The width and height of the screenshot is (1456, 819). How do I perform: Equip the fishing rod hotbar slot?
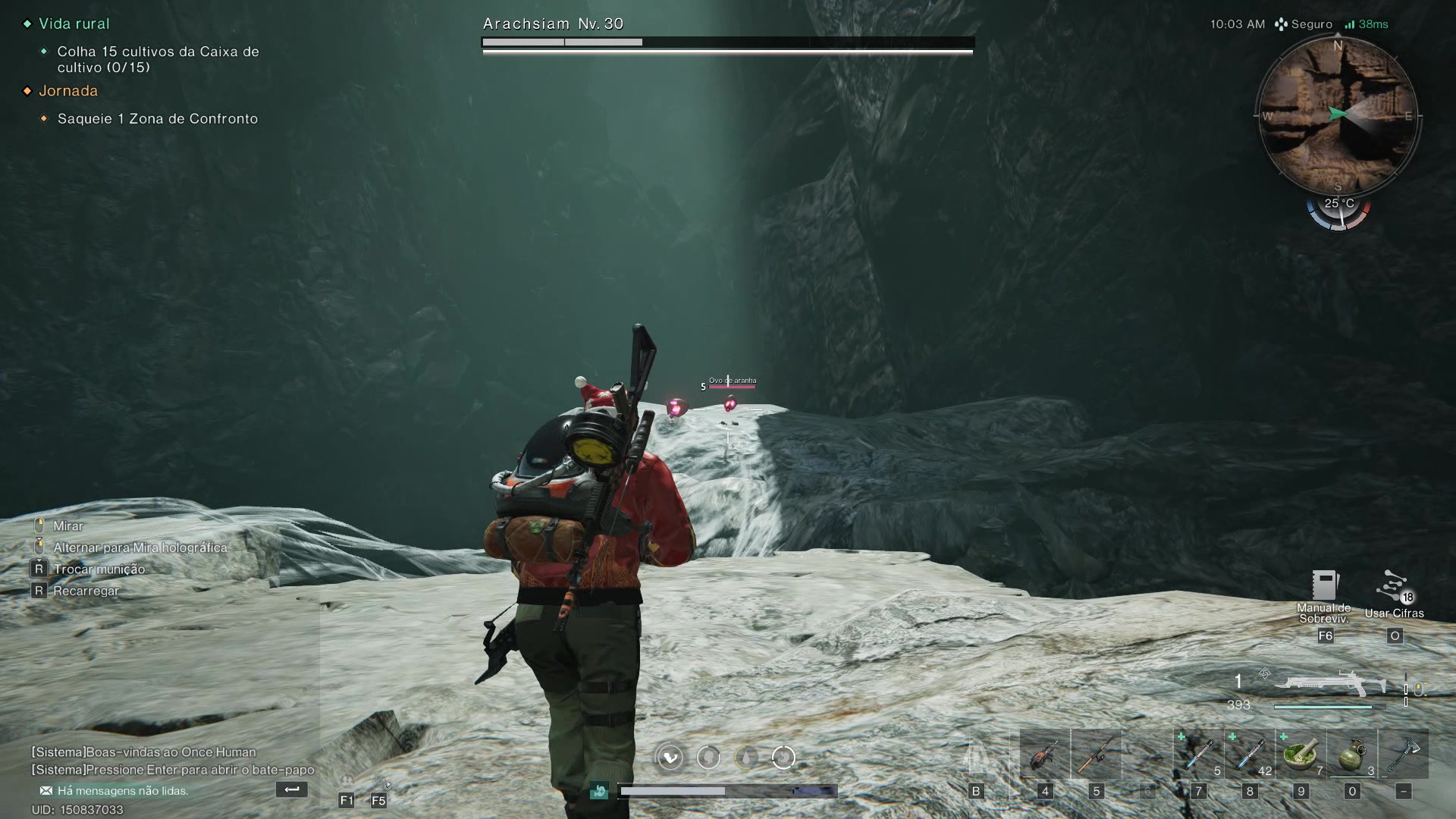click(1096, 755)
